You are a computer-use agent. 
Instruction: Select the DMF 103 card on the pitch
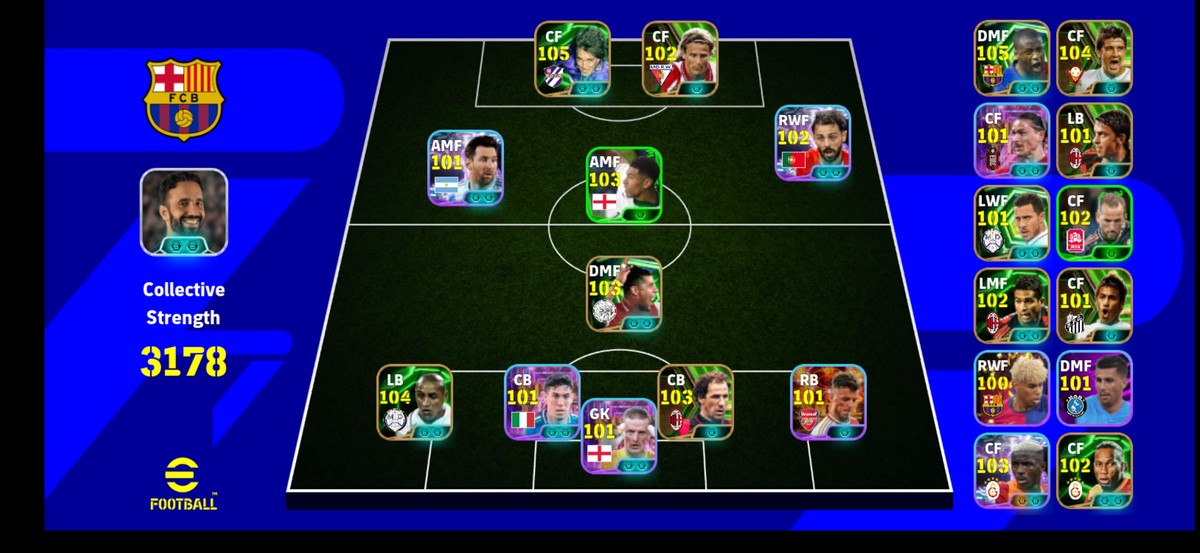[x=623, y=293]
